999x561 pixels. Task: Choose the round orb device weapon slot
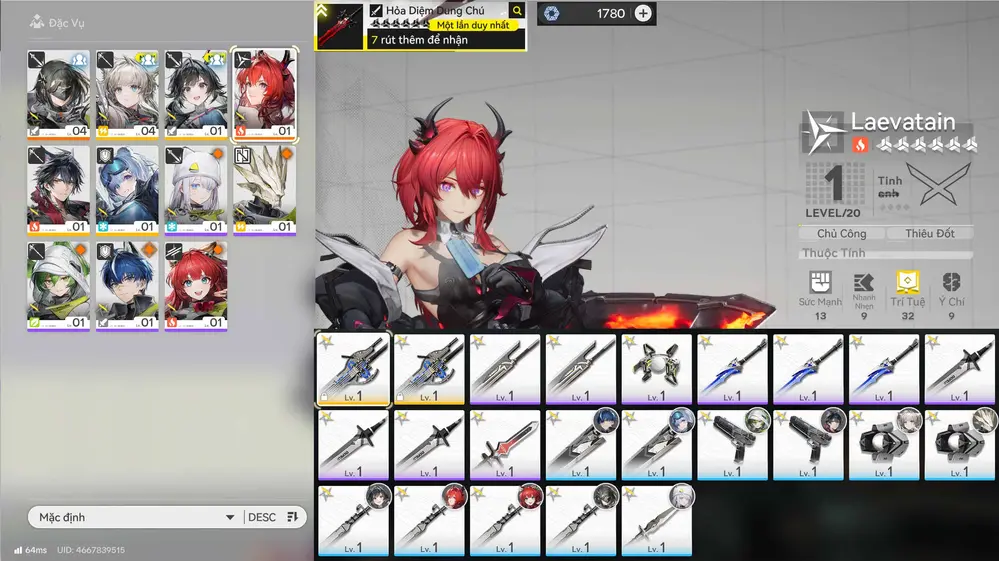tap(656, 368)
